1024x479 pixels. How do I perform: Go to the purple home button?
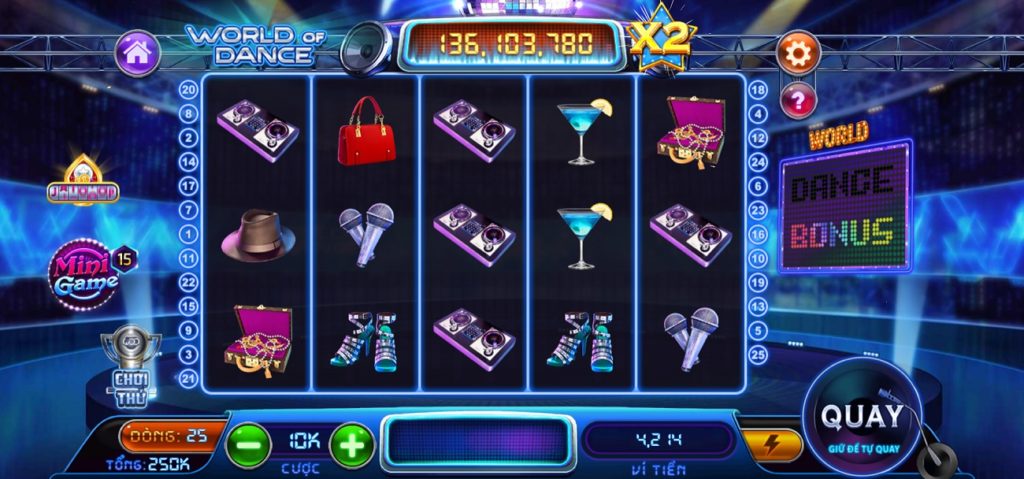[x=138, y=53]
